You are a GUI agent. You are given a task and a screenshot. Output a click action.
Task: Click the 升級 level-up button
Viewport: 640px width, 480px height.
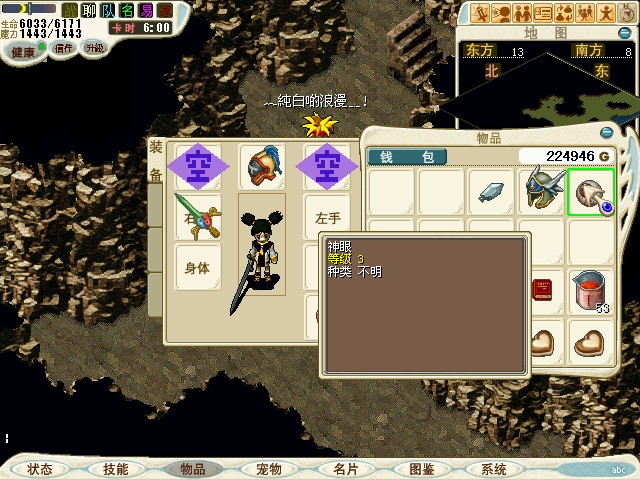(95, 48)
